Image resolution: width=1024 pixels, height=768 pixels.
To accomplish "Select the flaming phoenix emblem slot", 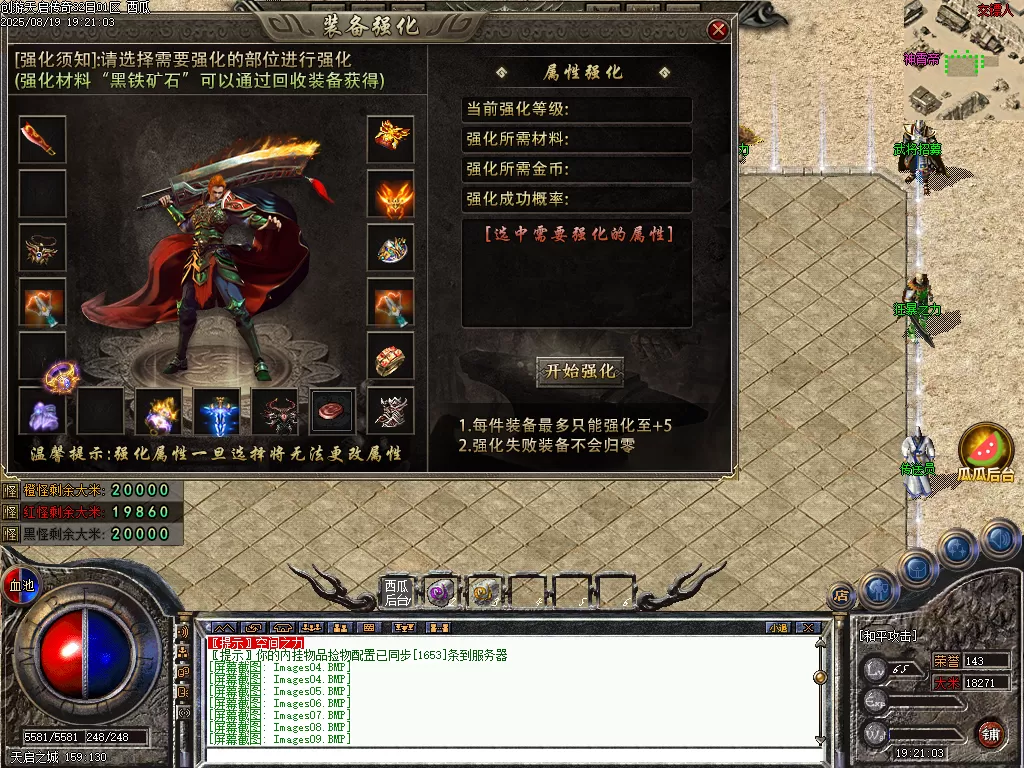I will [390, 194].
